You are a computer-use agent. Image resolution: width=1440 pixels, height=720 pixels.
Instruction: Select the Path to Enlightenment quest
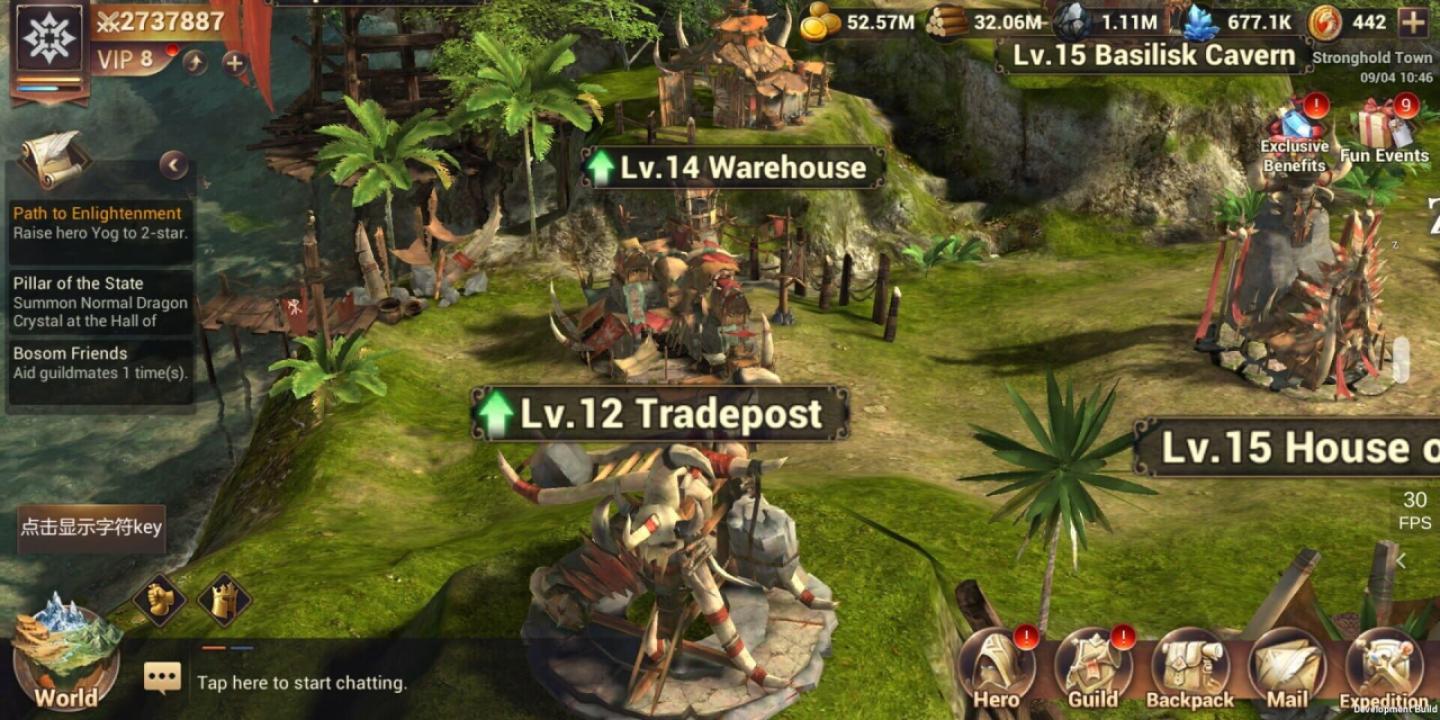[100, 223]
